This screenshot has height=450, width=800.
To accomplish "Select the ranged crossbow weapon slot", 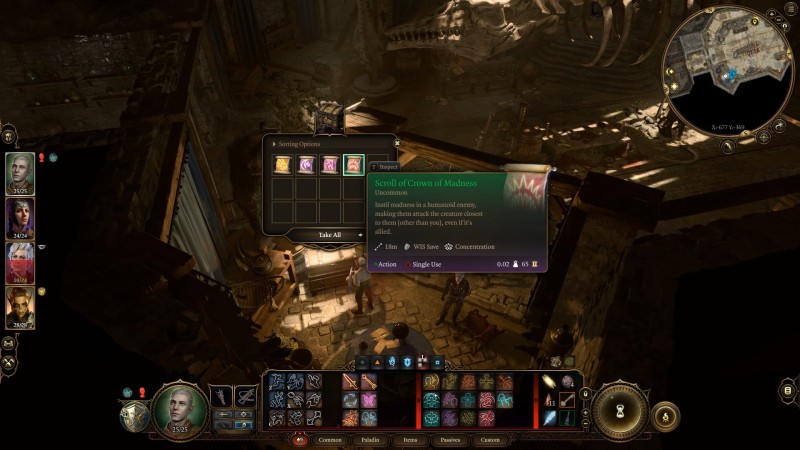I will 246,397.
